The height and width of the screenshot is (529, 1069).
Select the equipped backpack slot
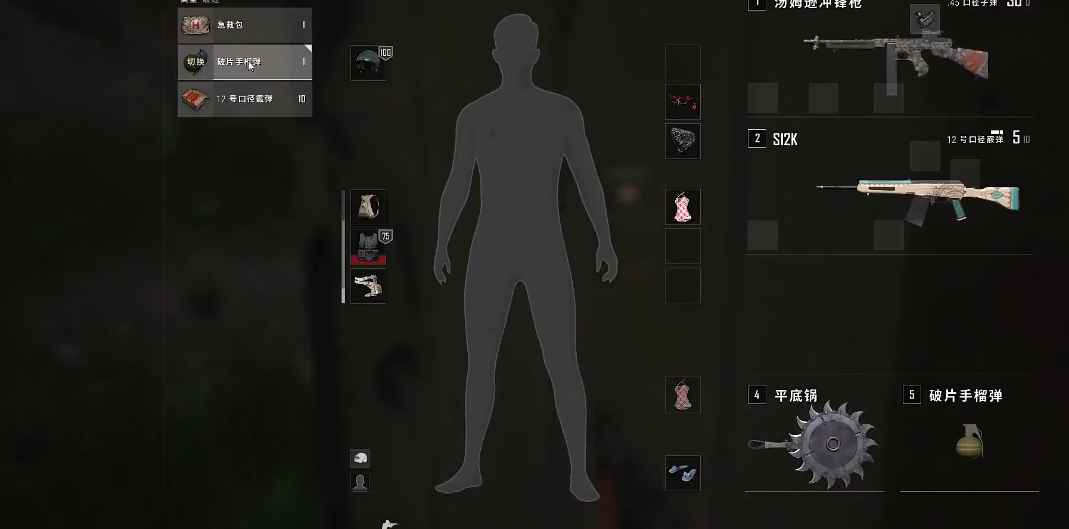pos(368,207)
